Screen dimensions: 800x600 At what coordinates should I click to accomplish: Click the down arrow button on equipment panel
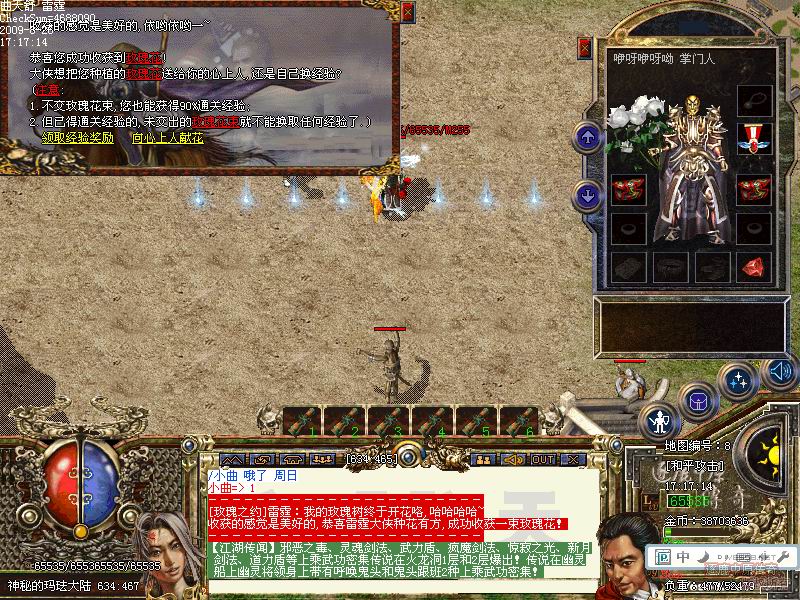[587, 194]
